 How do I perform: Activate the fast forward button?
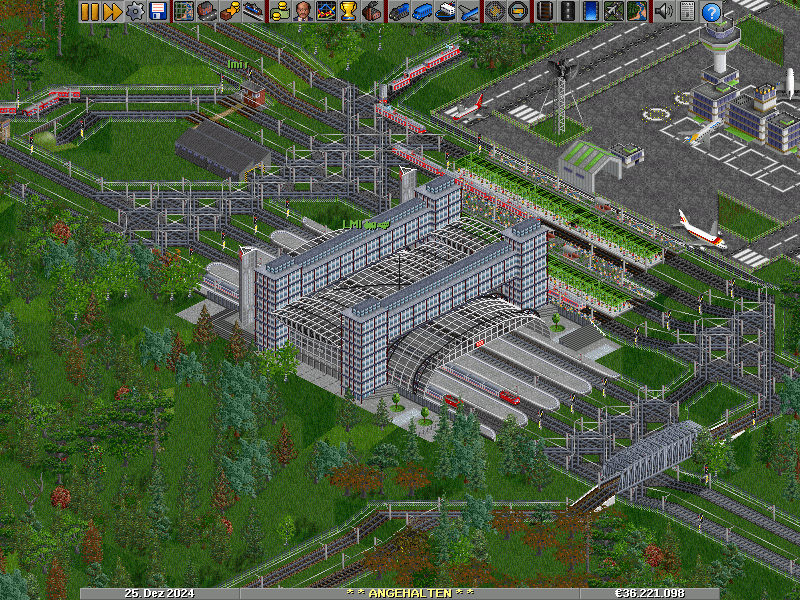click(111, 11)
